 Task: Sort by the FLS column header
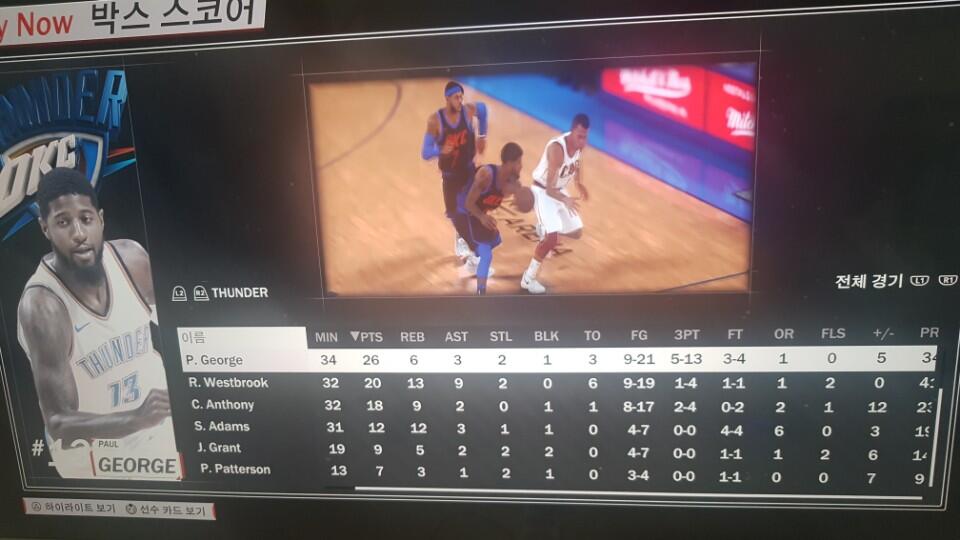point(832,334)
